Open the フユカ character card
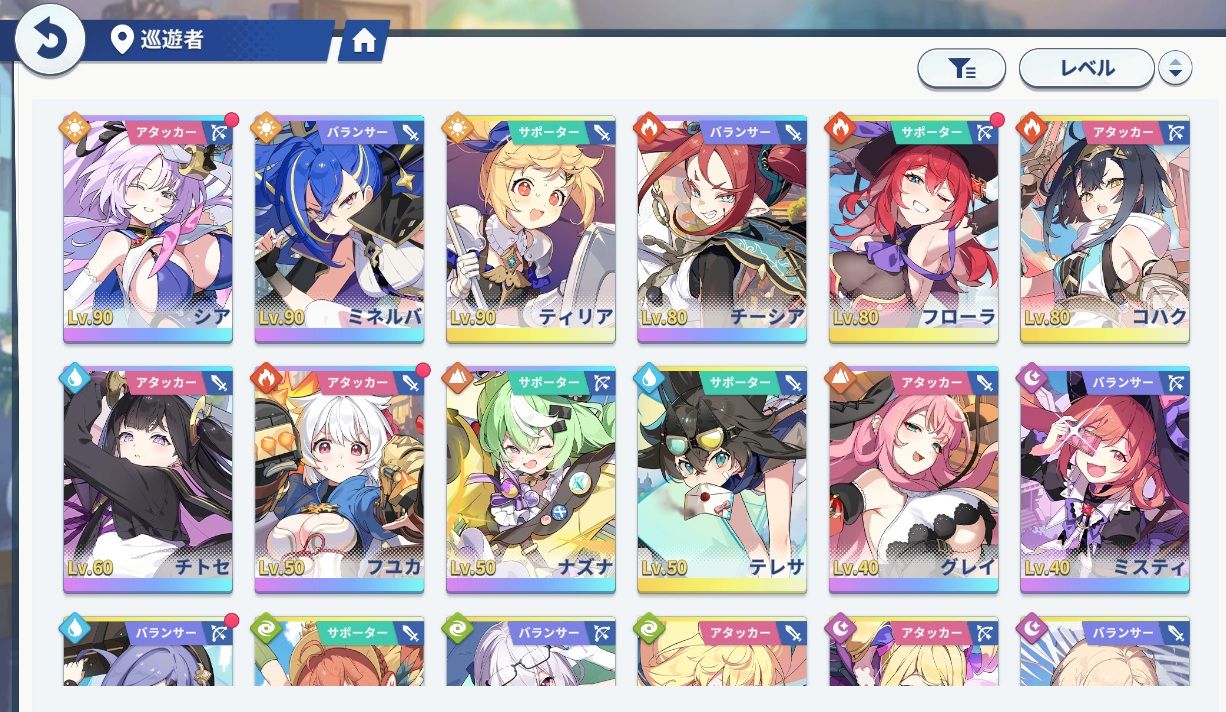The width and height of the screenshot is (1226, 712). (339, 480)
